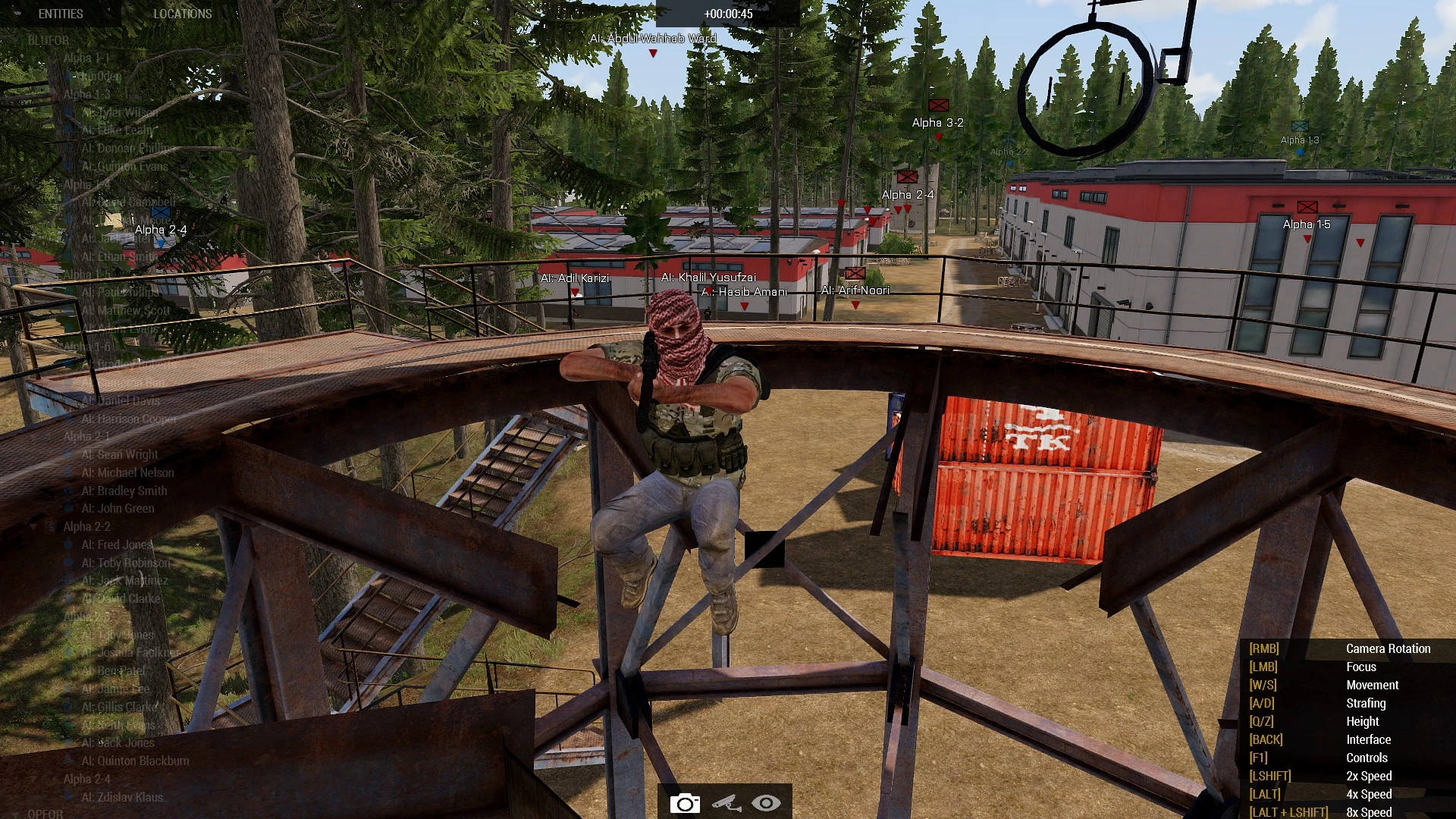
Task: Activate the eye first-person view icon
Action: coord(766,803)
